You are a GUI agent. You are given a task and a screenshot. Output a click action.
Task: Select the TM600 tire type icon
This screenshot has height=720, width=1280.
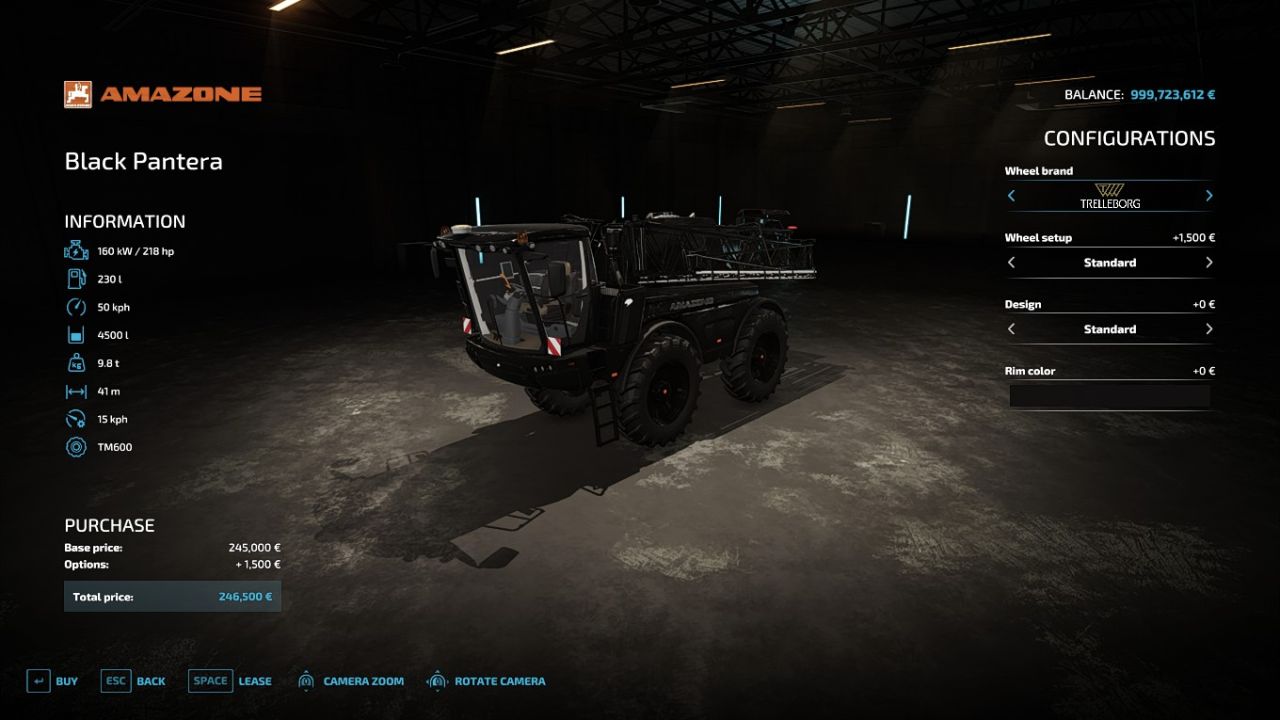tap(75, 447)
